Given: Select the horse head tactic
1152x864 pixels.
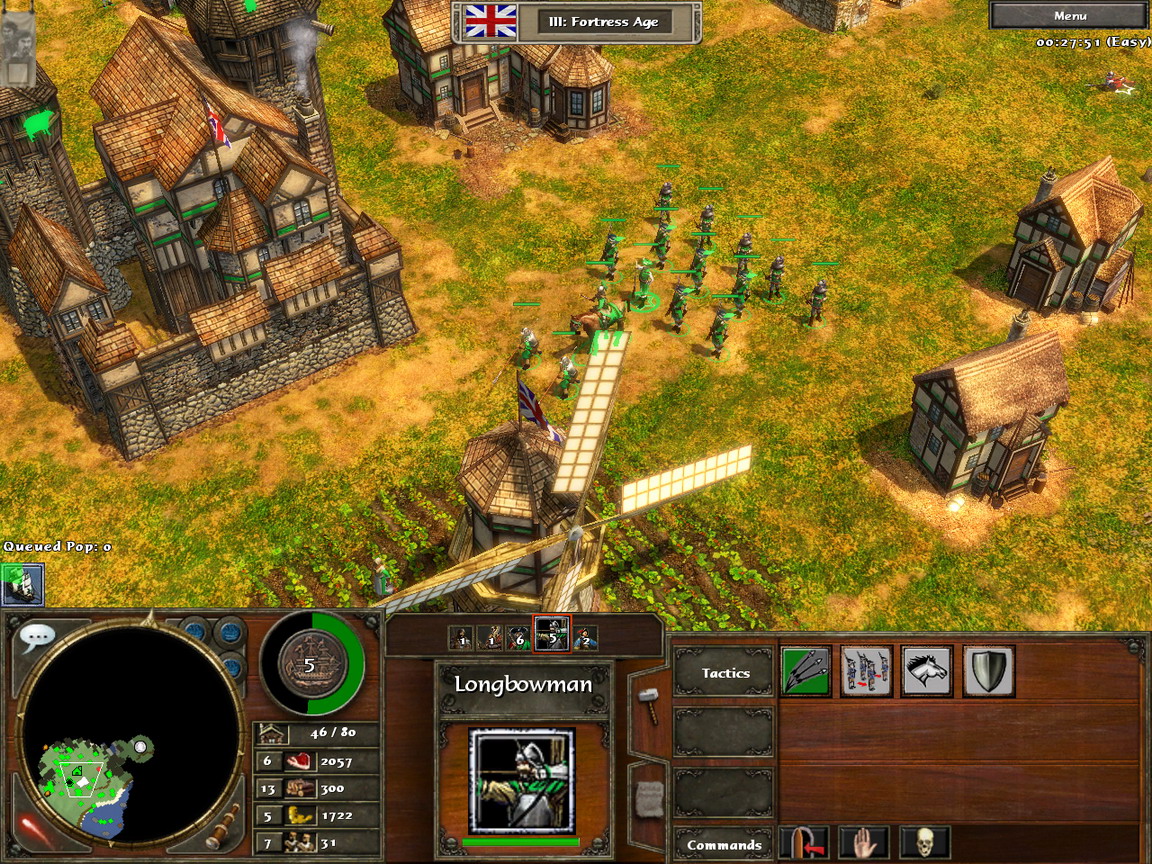Looking at the screenshot, I should point(927,671).
